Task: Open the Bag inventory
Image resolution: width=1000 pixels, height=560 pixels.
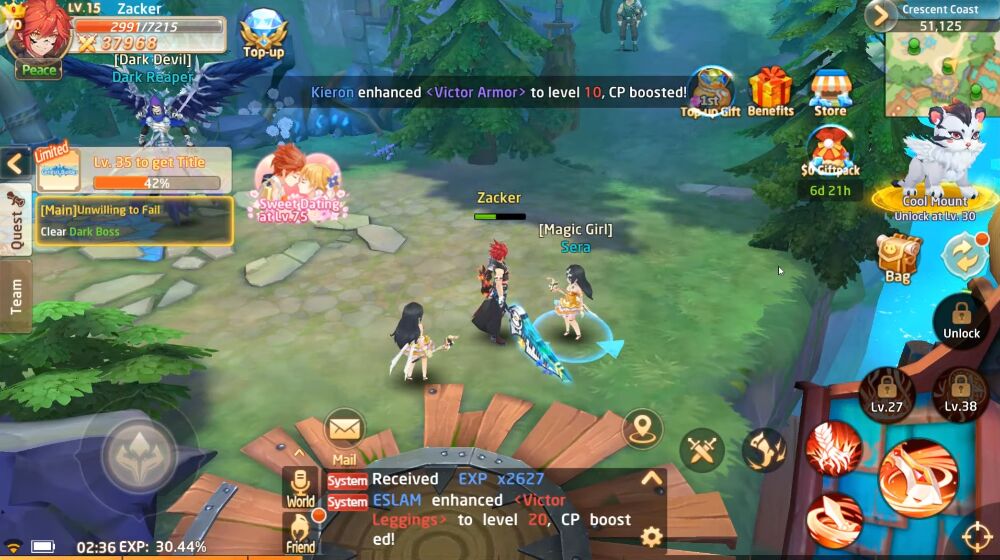Action: [898, 258]
